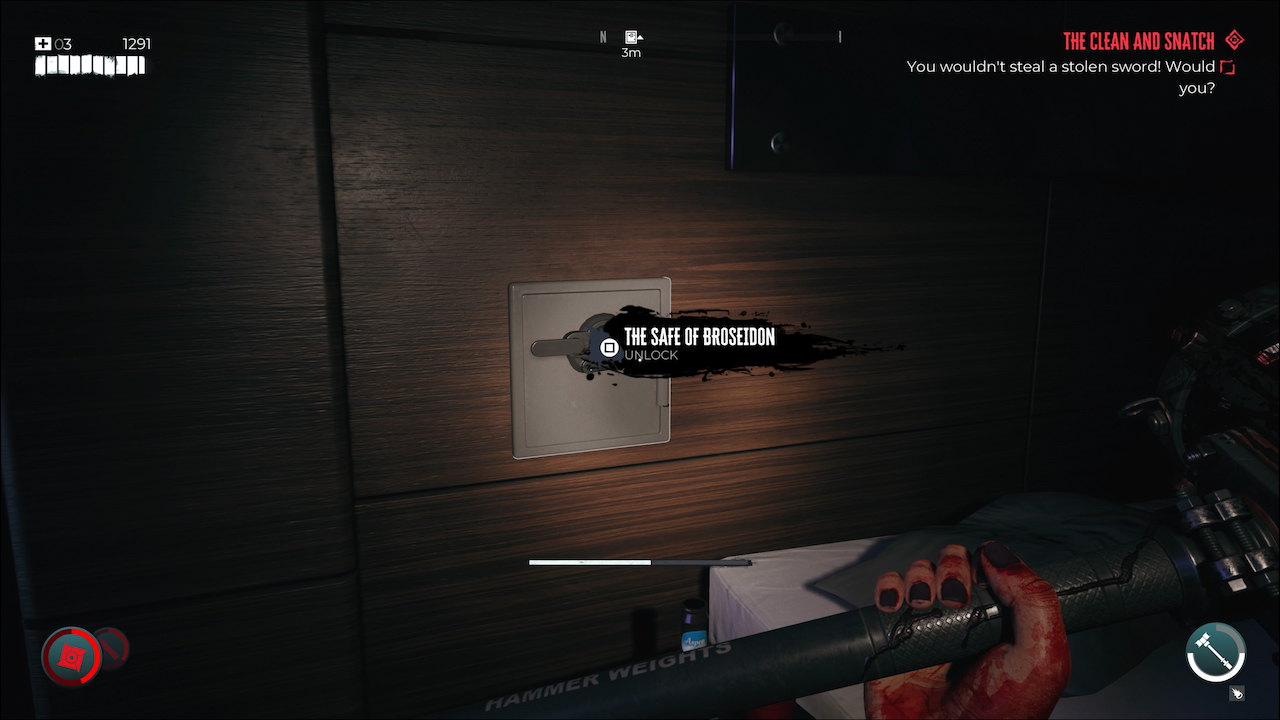Click the faded melee ability icon
1280x720 pixels.
tap(113, 650)
